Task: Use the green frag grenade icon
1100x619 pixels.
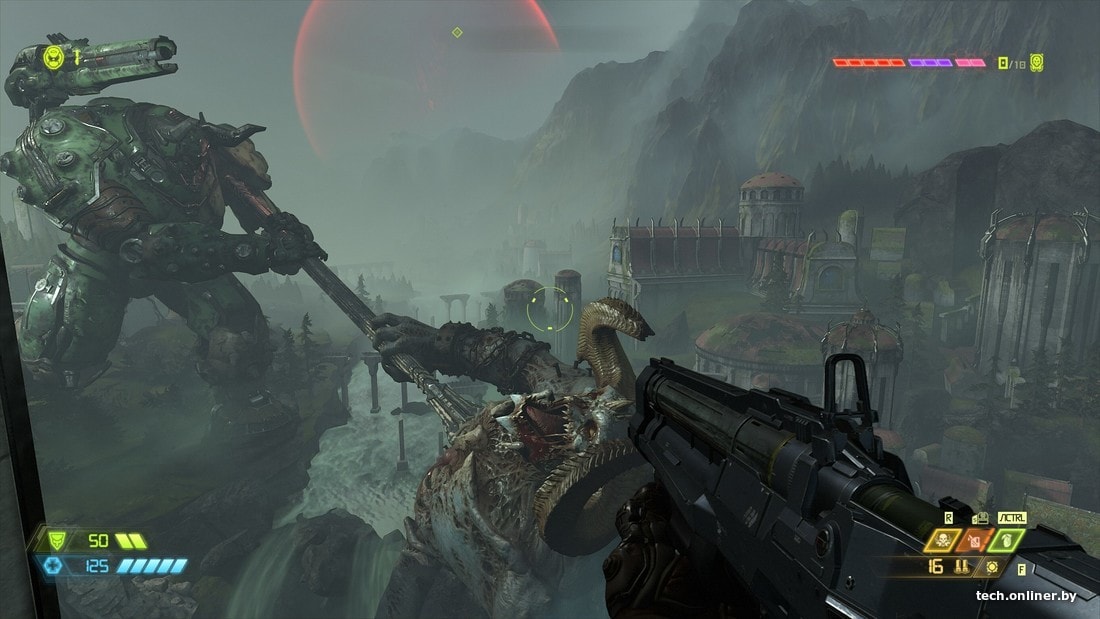Action: click(1005, 540)
